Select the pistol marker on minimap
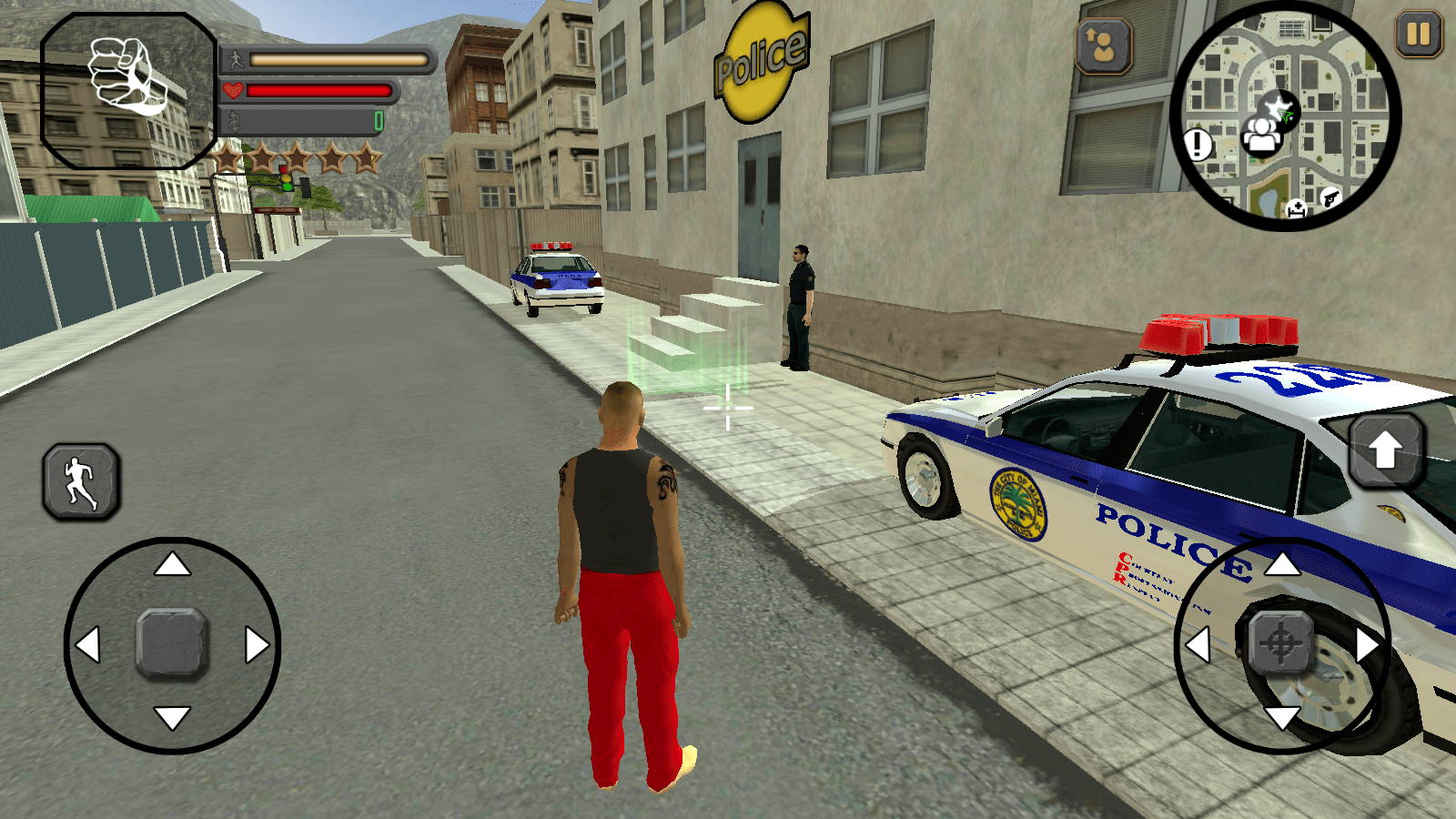The image size is (1456, 819). [x=1330, y=197]
